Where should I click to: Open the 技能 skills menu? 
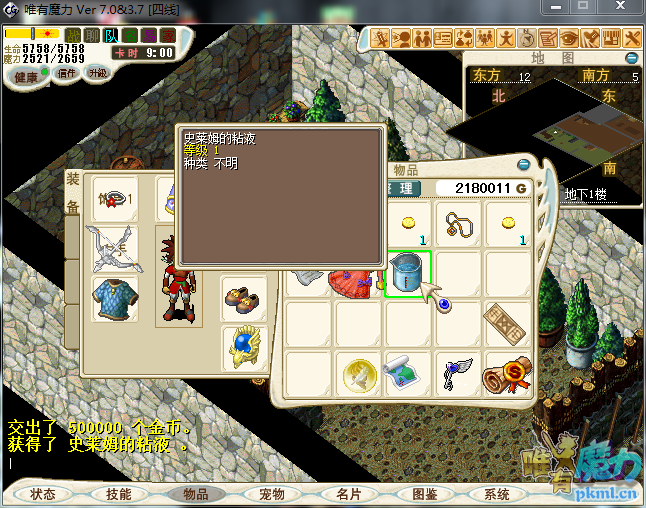pyautogui.click(x=119, y=494)
